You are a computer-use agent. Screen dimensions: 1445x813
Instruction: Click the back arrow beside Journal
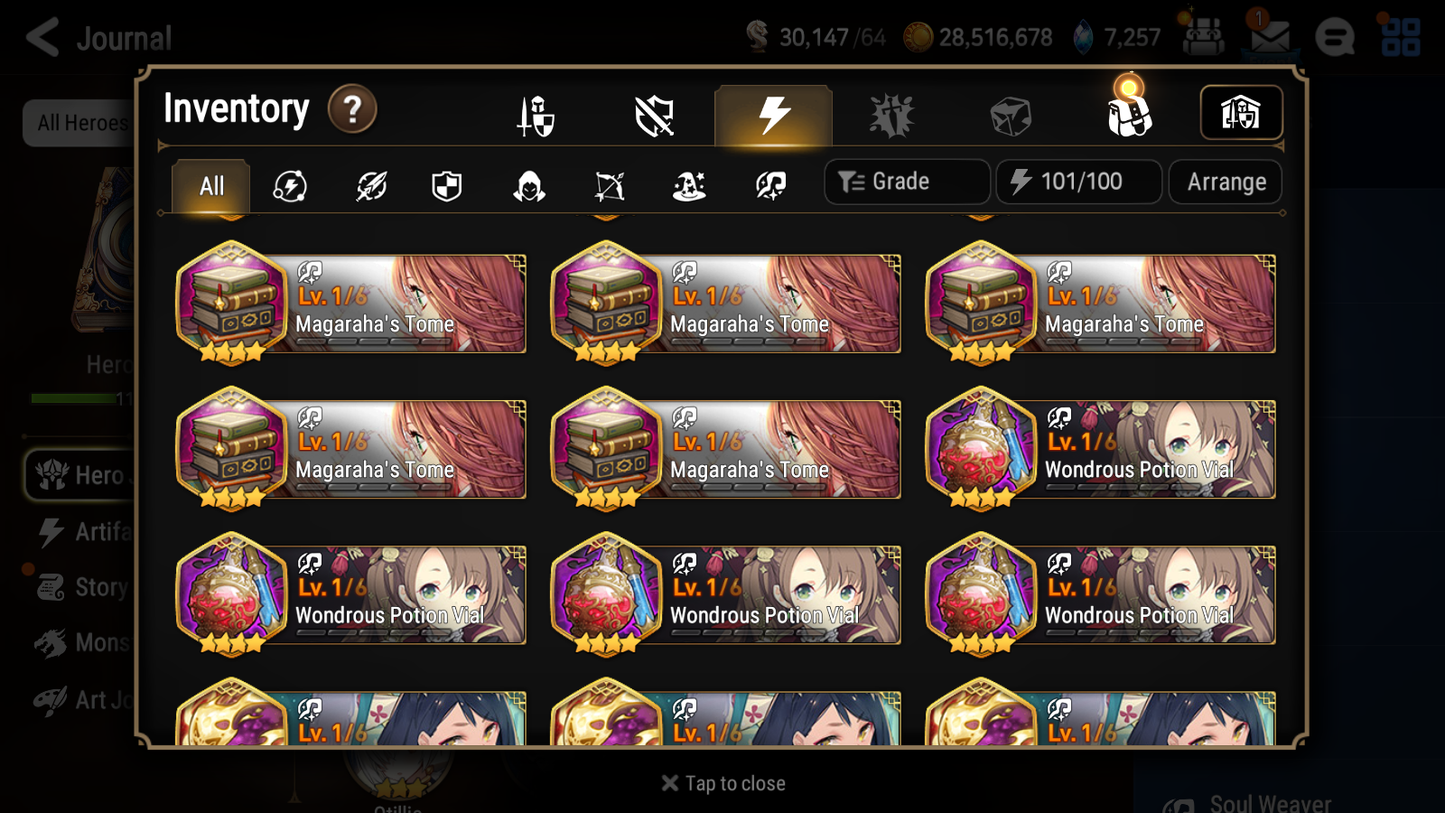[40, 37]
